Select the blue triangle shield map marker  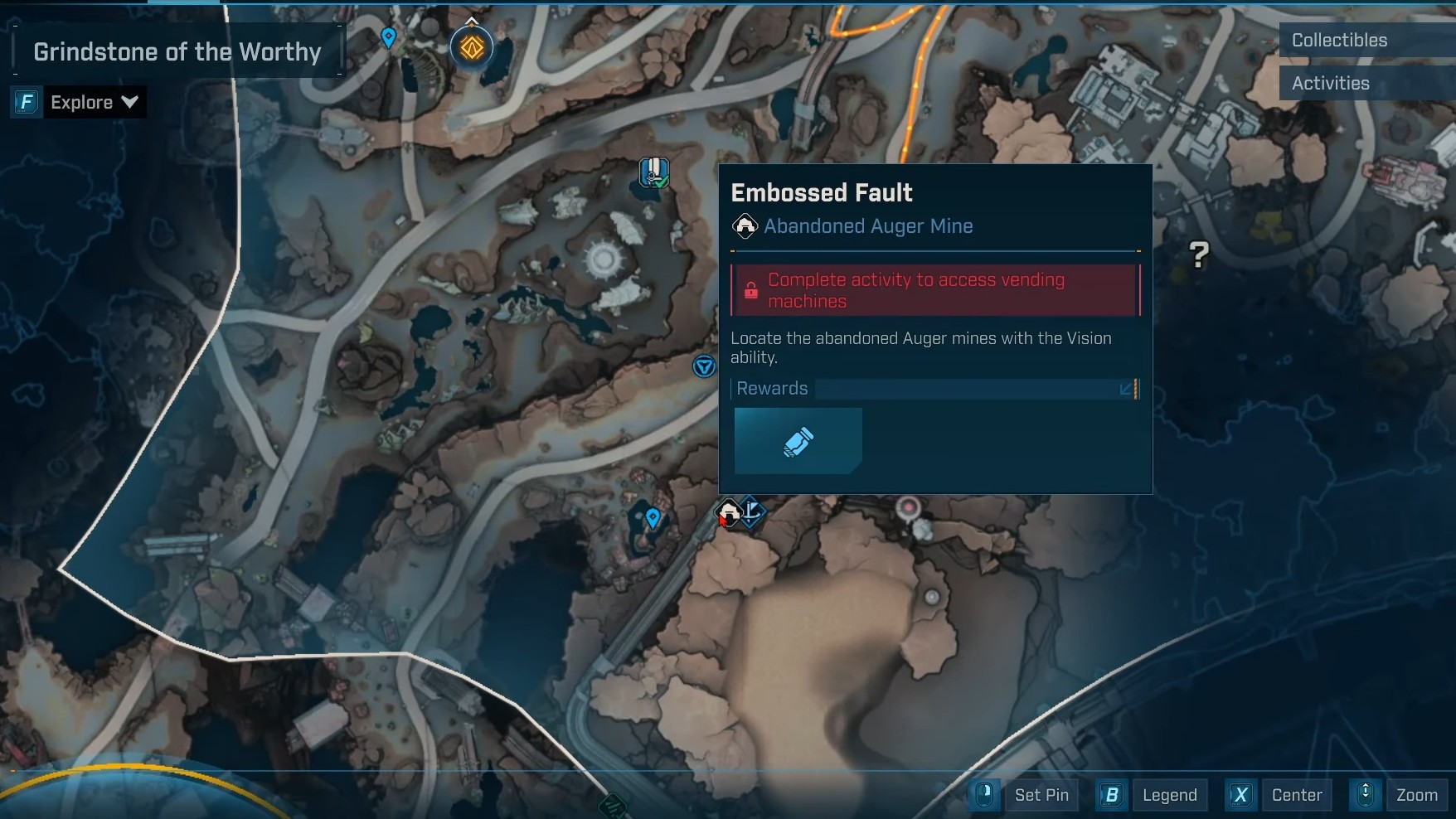point(704,366)
